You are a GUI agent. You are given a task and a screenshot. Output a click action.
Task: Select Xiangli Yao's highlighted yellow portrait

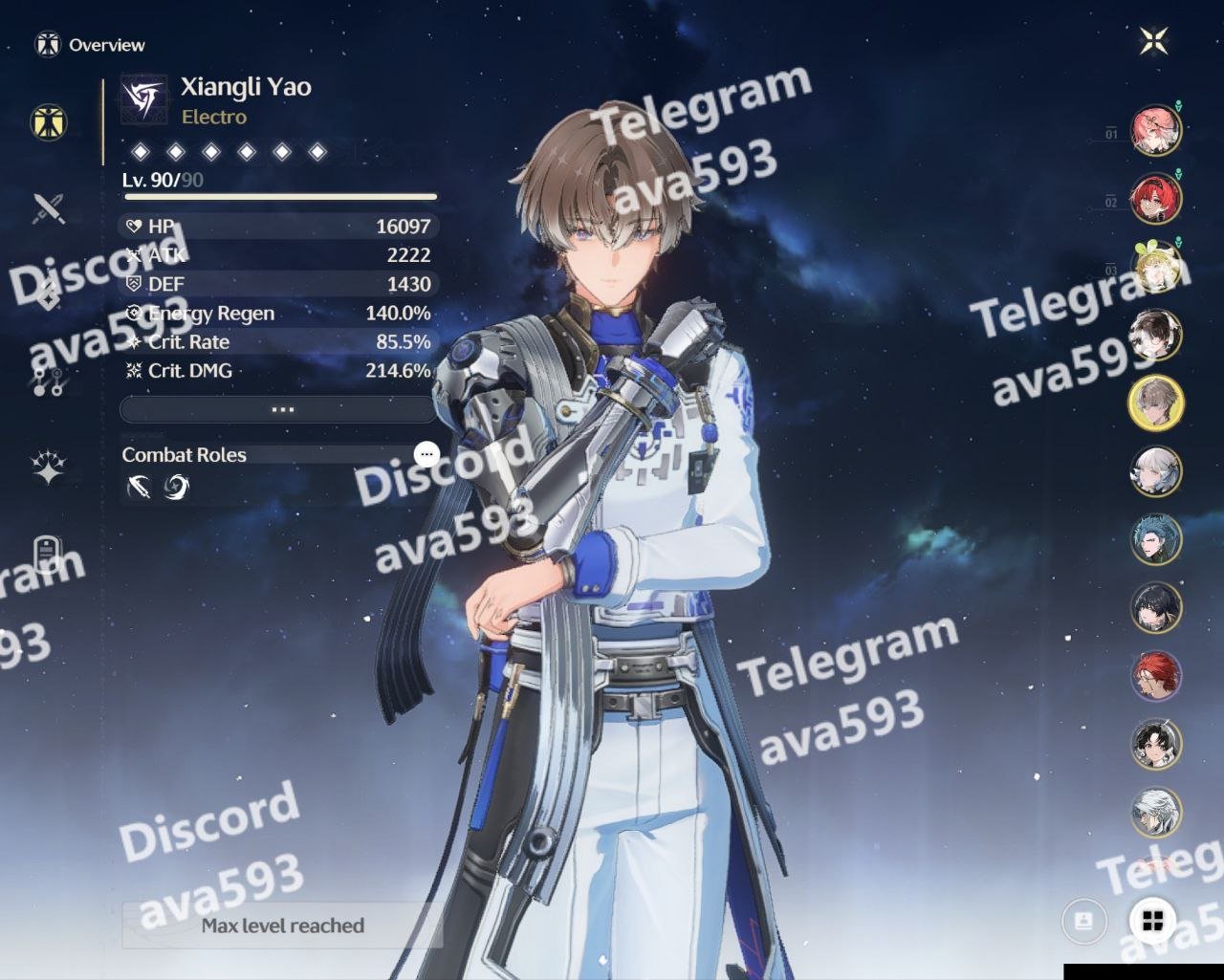click(1155, 403)
